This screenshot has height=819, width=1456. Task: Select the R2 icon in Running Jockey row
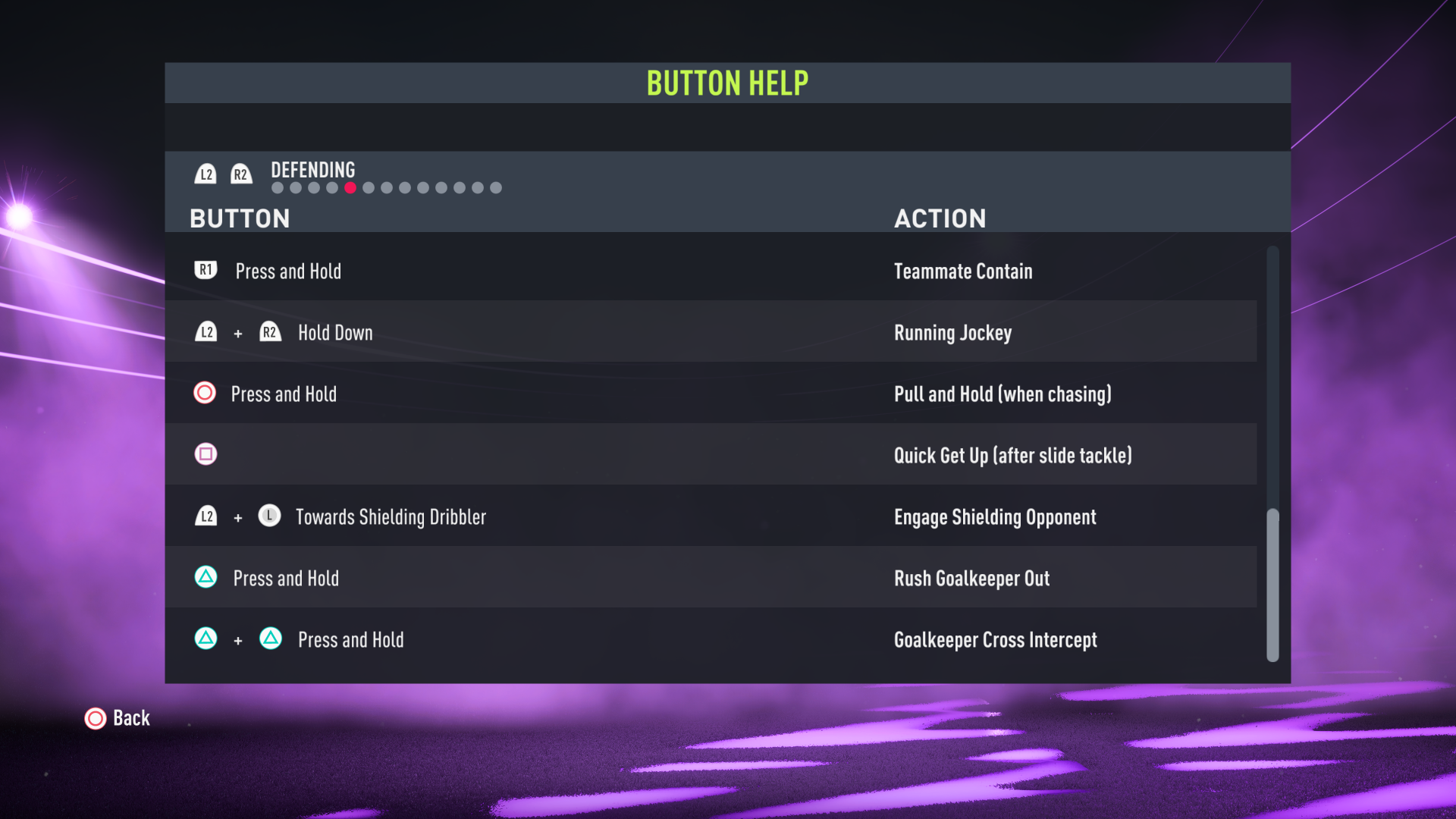point(270,331)
